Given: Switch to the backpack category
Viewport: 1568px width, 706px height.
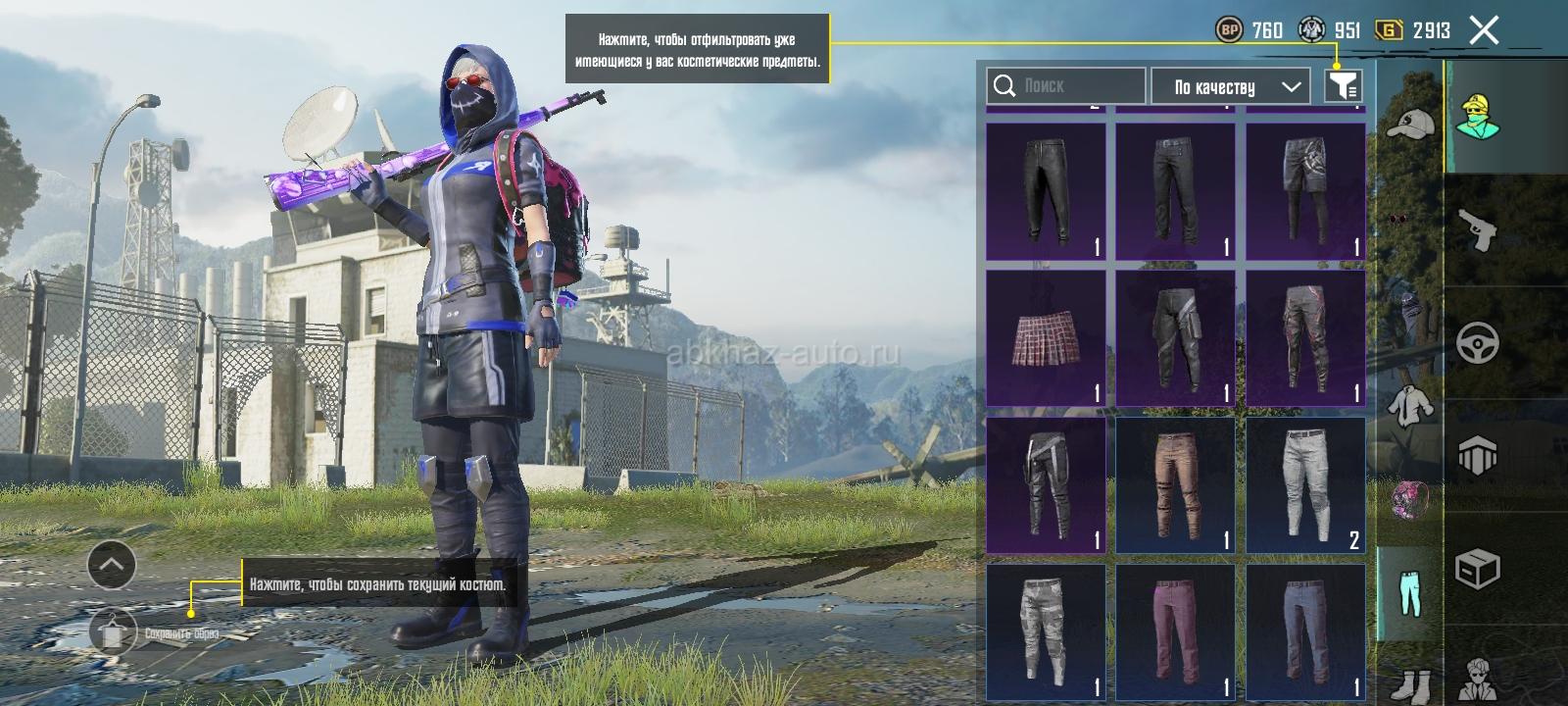Looking at the screenshot, I should click(1409, 499).
